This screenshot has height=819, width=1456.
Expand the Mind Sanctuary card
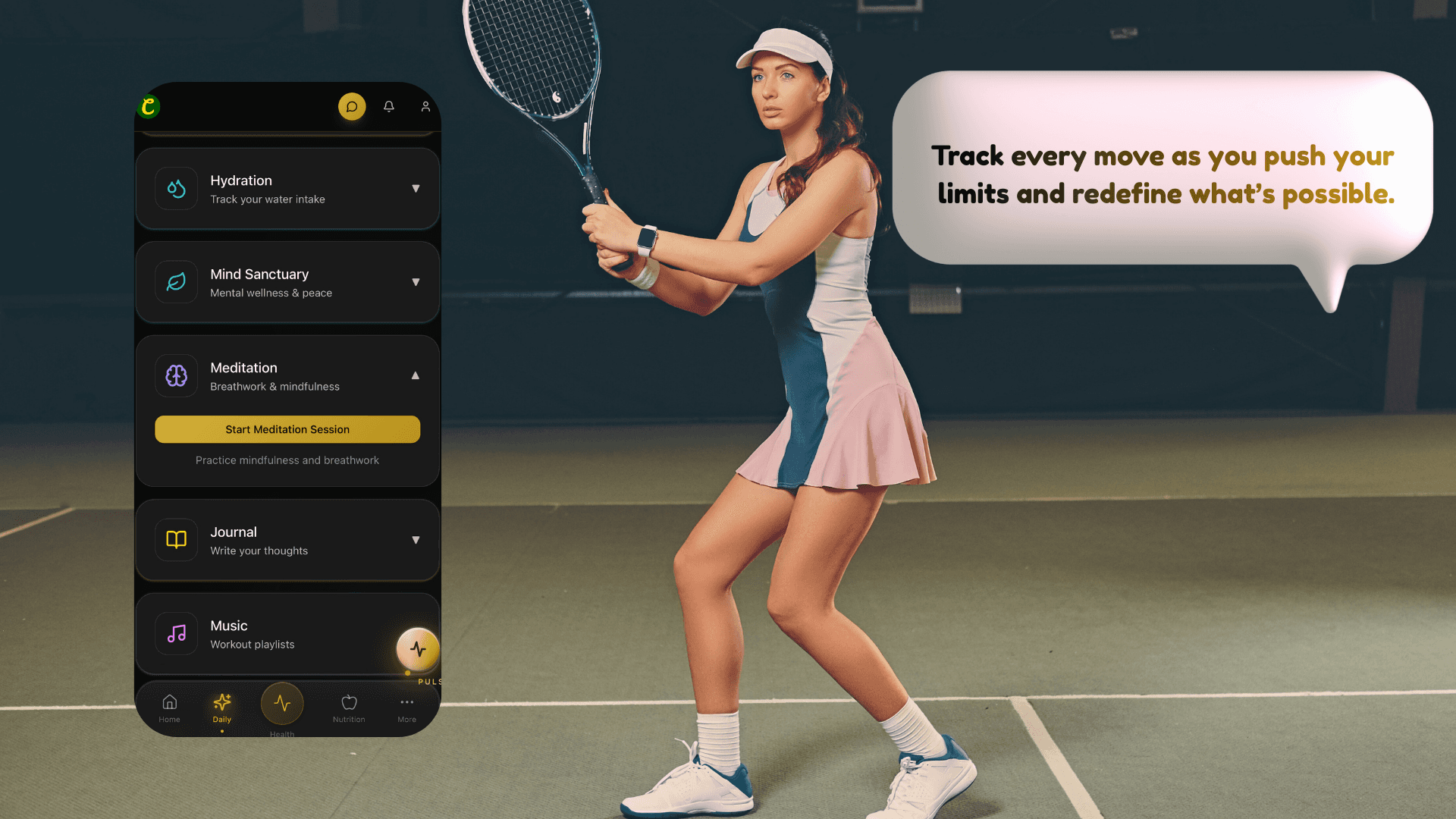416,282
